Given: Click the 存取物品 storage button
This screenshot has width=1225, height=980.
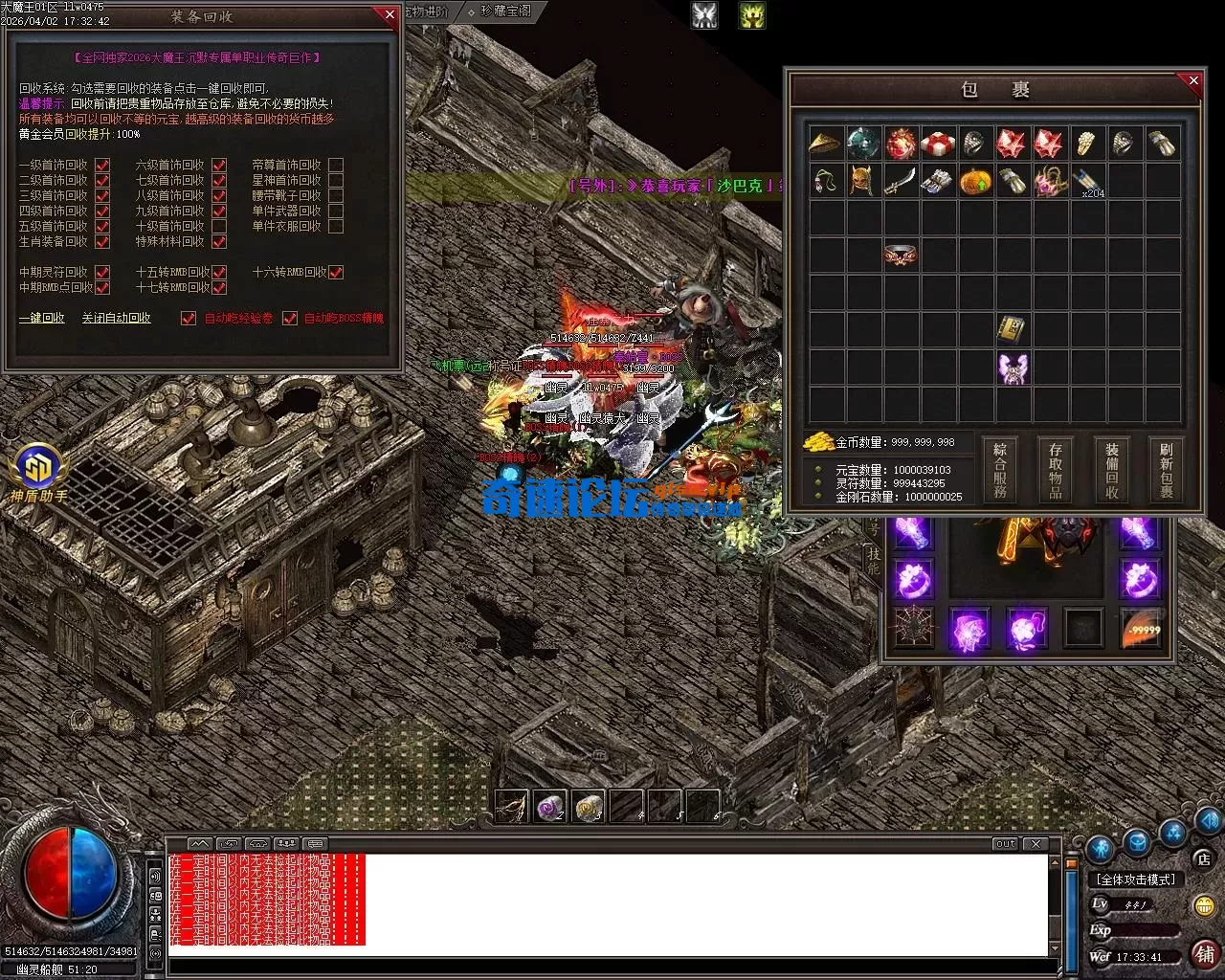Looking at the screenshot, I should point(1056,470).
